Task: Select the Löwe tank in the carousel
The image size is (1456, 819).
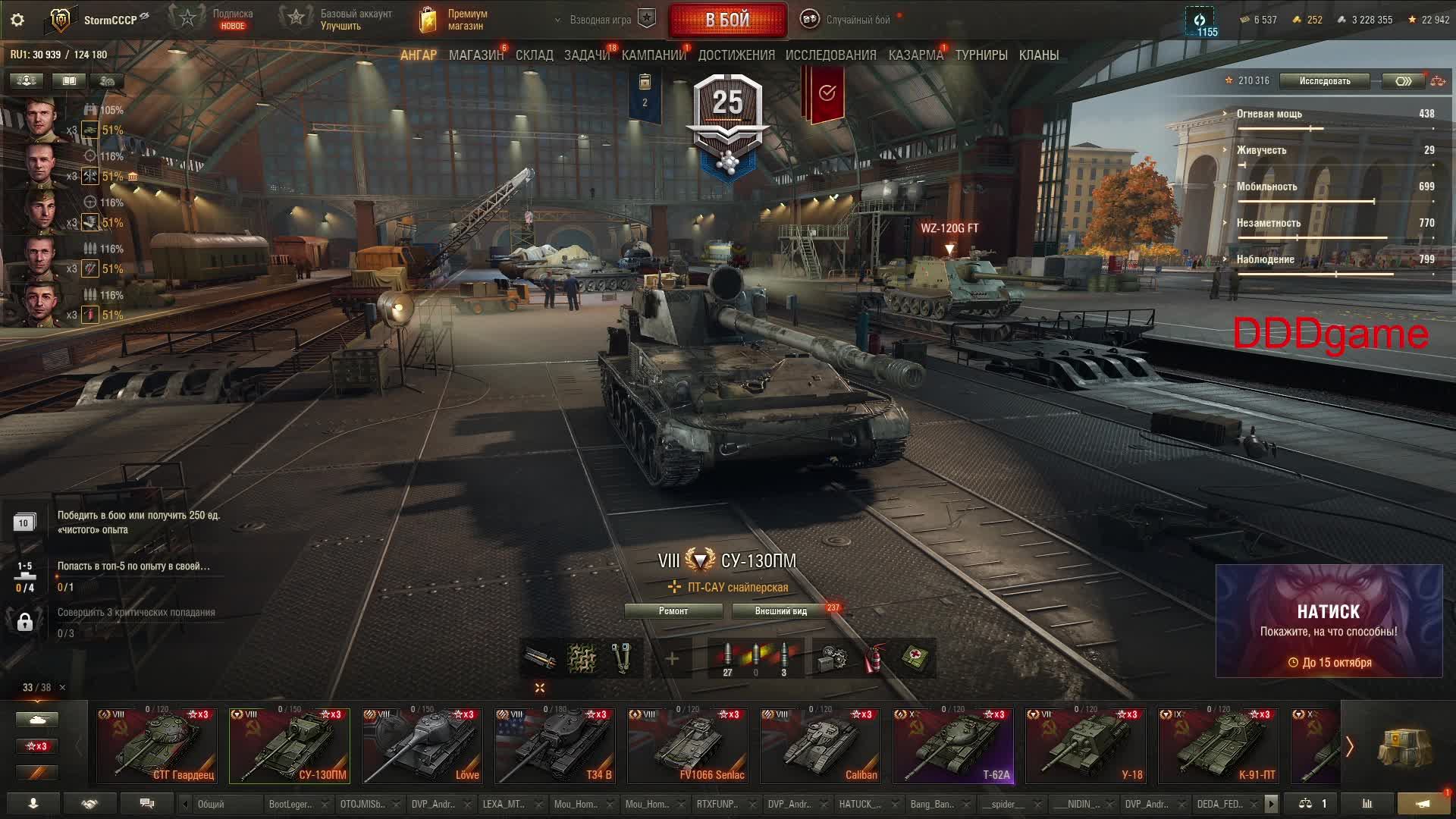Action: point(422,745)
